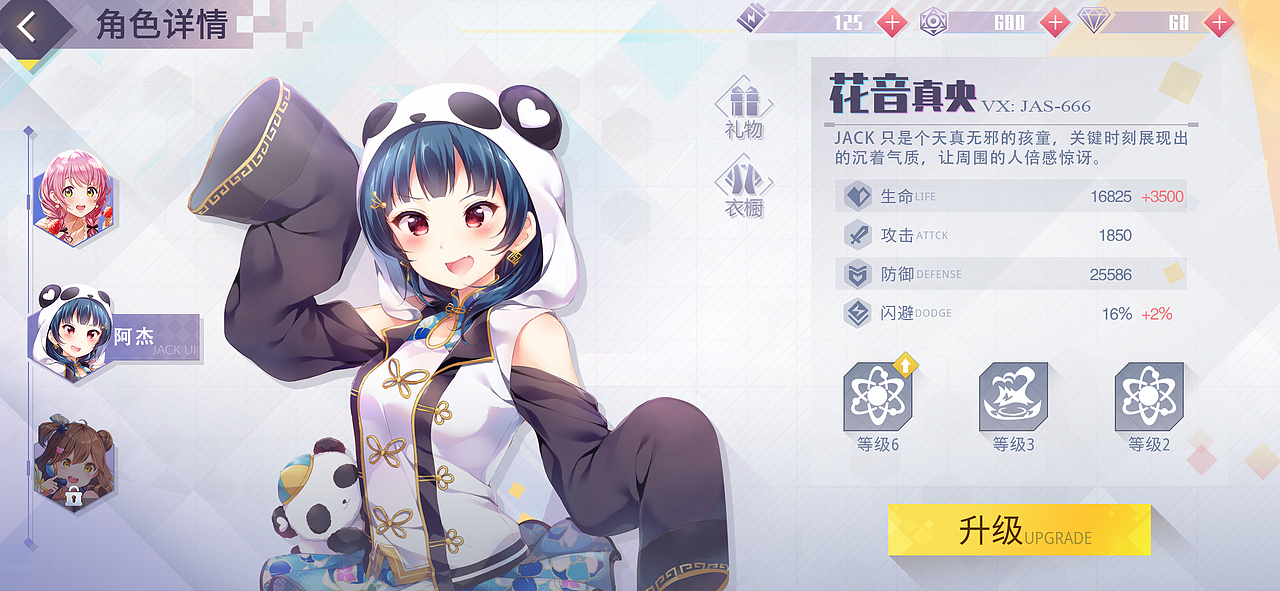
Task: Go back using the arrow button
Action: pos(27,27)
